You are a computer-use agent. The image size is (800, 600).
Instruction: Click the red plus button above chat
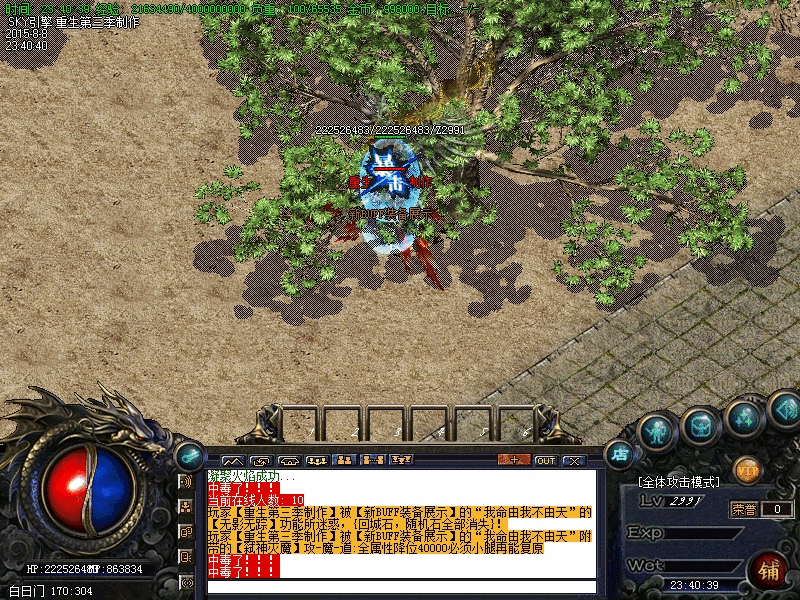click(514, 461)
